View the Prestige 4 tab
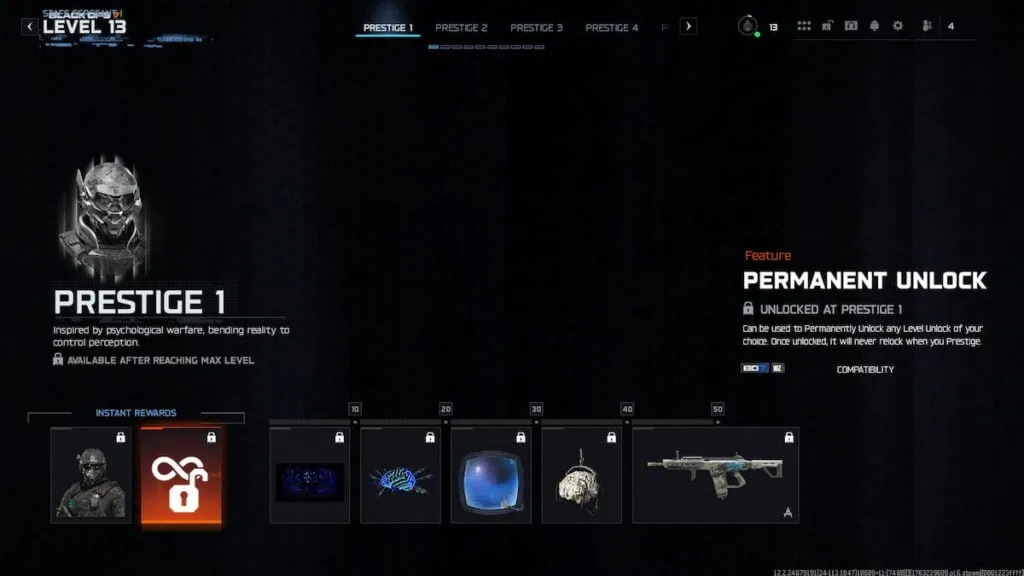Screen dimensions: 1024x576 pyautogui.click(x=611, y=28)
